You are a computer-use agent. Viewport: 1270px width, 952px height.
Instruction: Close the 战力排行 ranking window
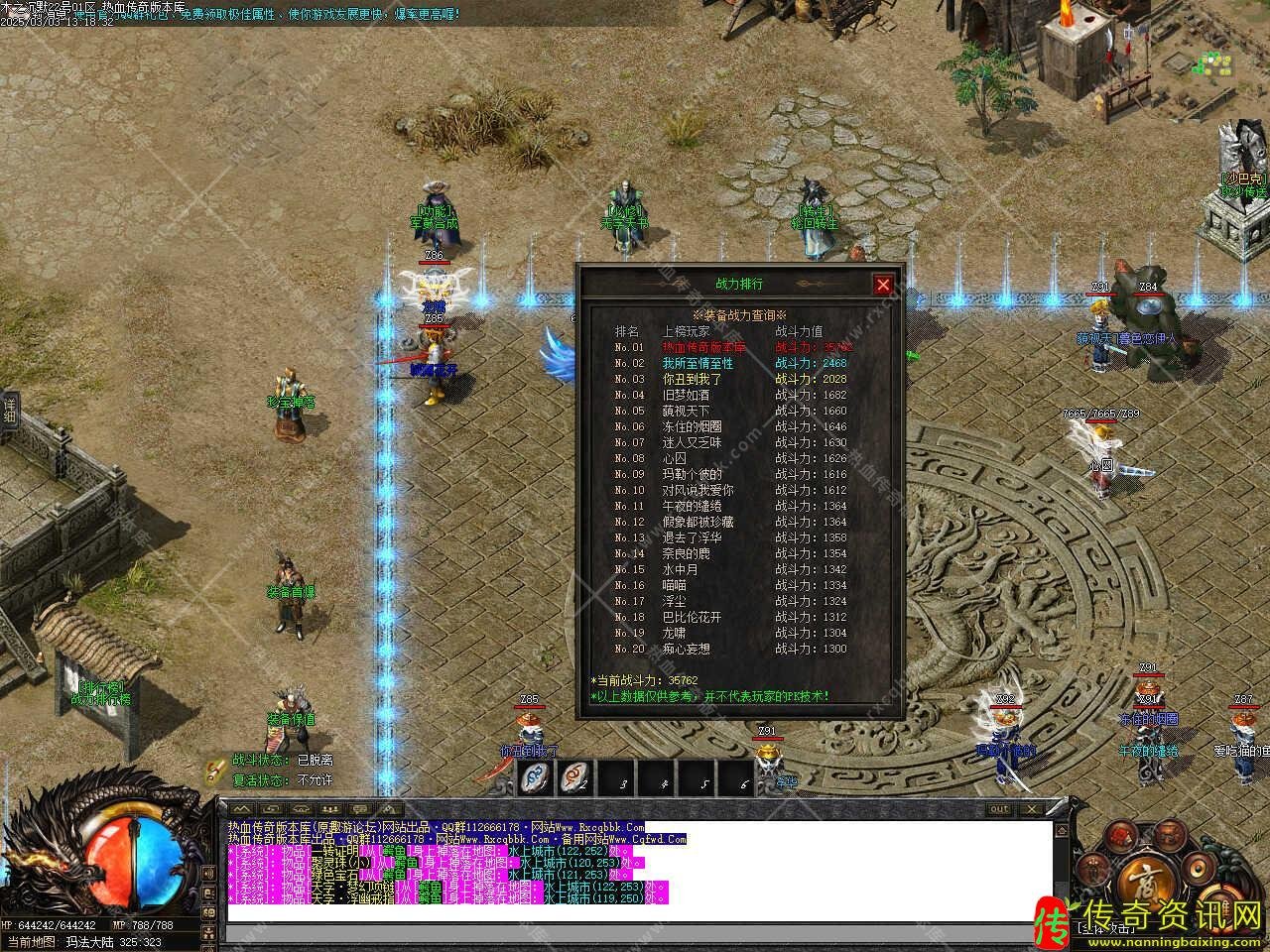point(883,286)
